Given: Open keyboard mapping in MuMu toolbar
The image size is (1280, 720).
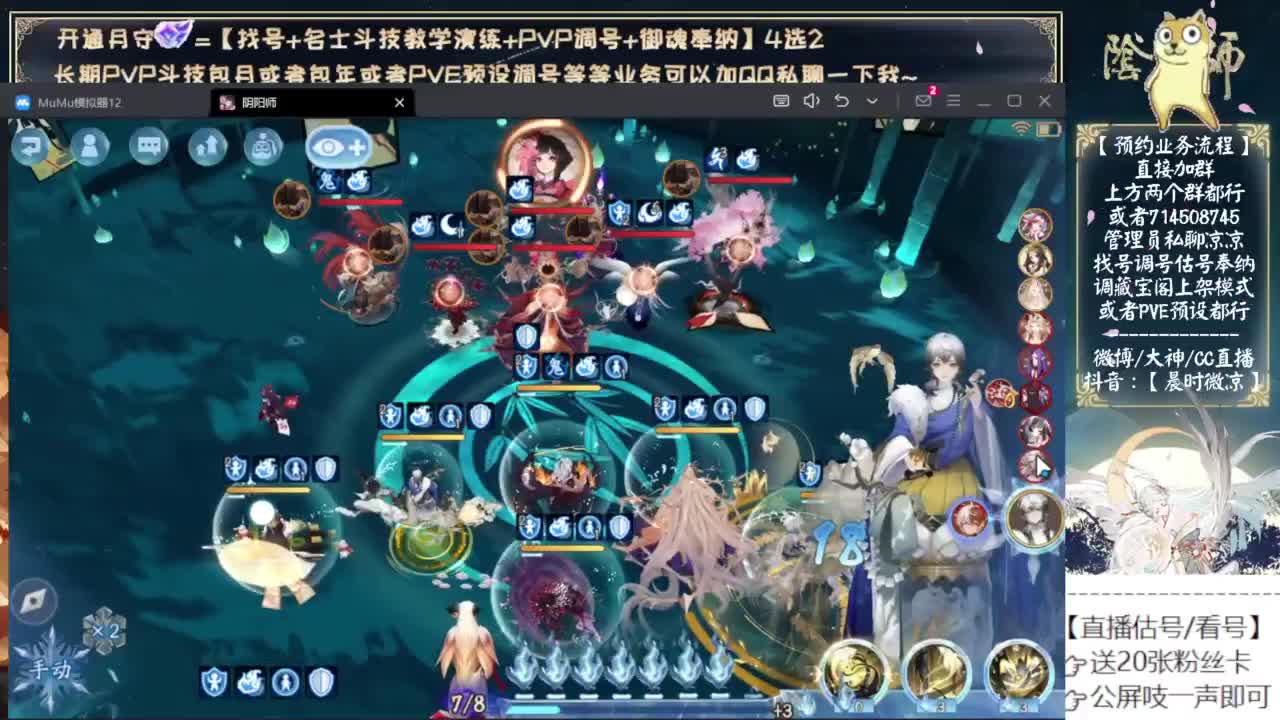Looking at the screenshot, I should coord(782,101).
